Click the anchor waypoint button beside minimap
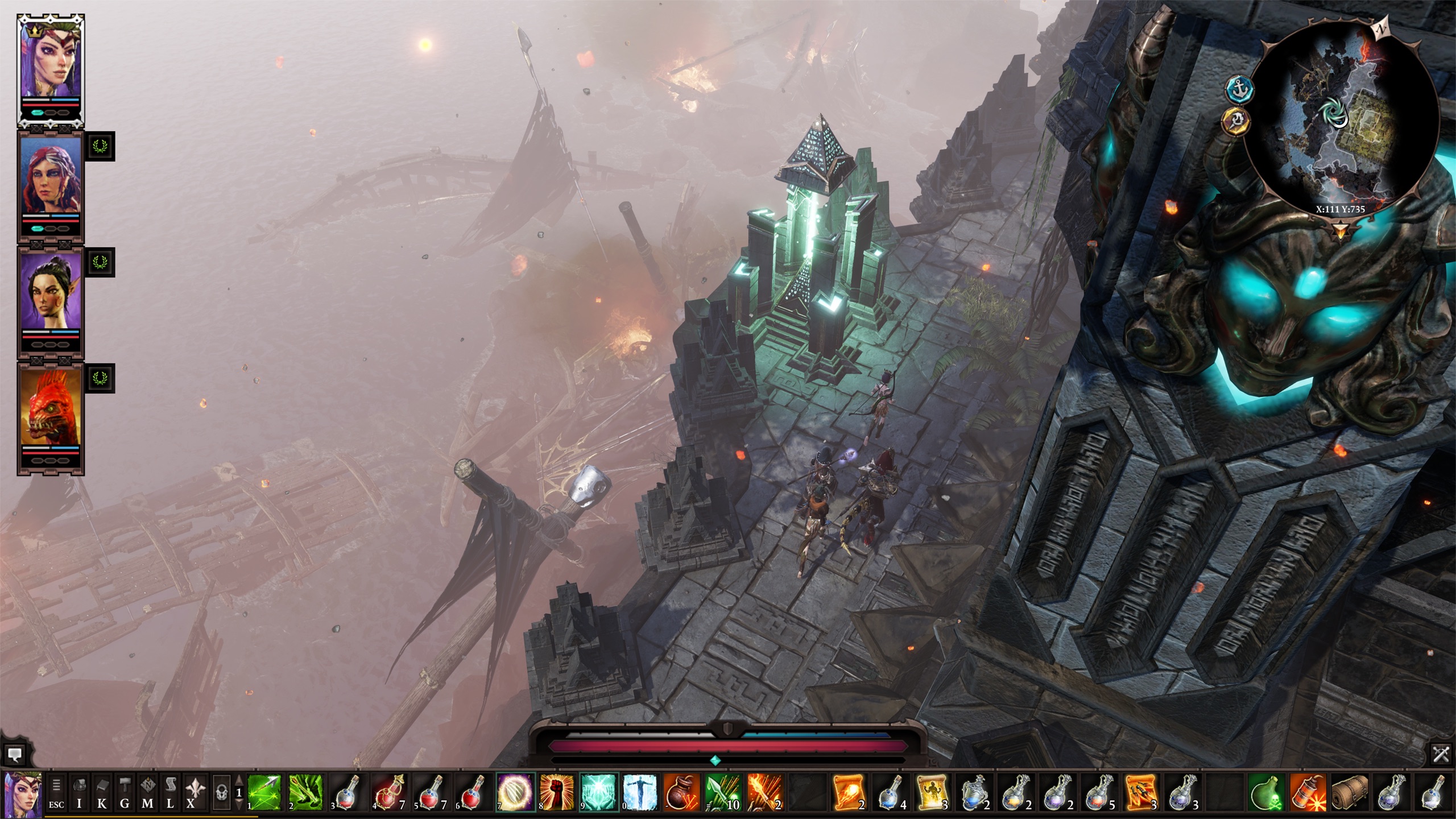This screenshot has height=819, width=1456. coord(1240,90)
